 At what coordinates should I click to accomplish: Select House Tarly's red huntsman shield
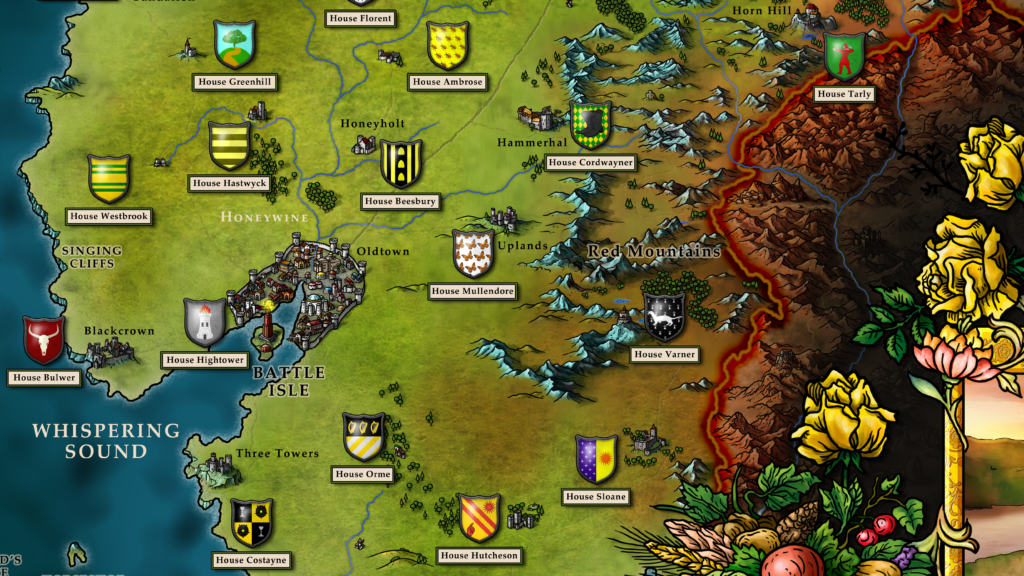(844, 56)
